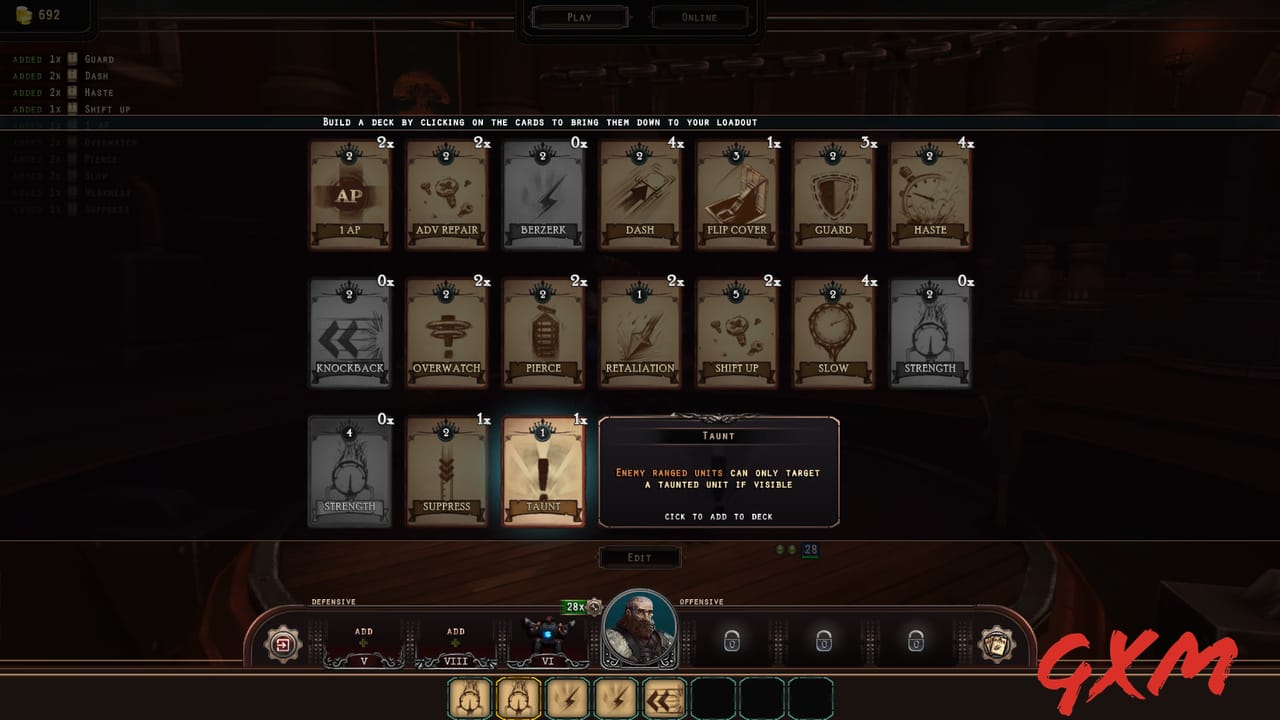The width and height of the screenshot is (1280, 720).
Task: Click the red reset deck icon
Action: point(281,645)
